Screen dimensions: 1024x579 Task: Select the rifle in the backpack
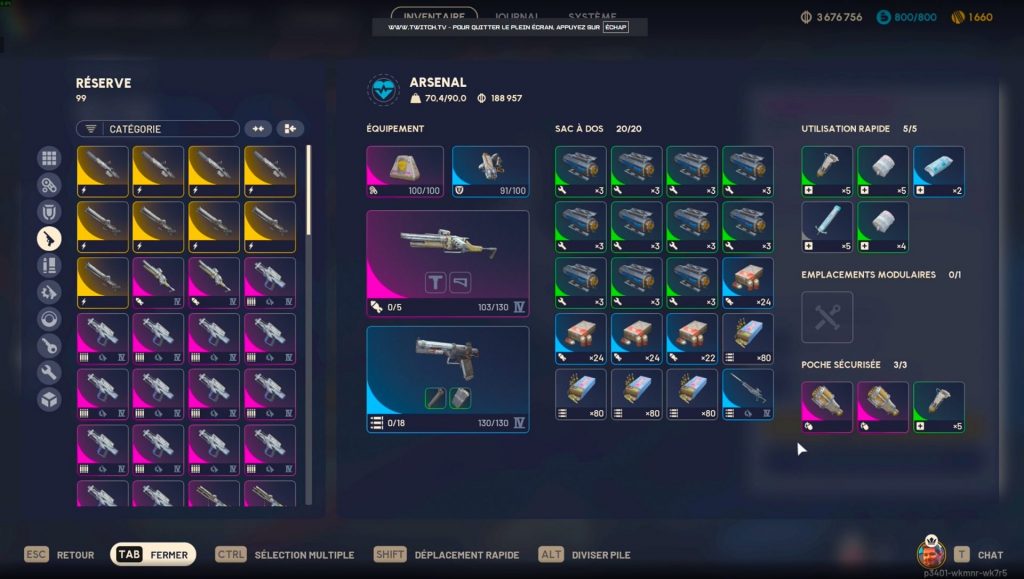(x=748, y=394)
